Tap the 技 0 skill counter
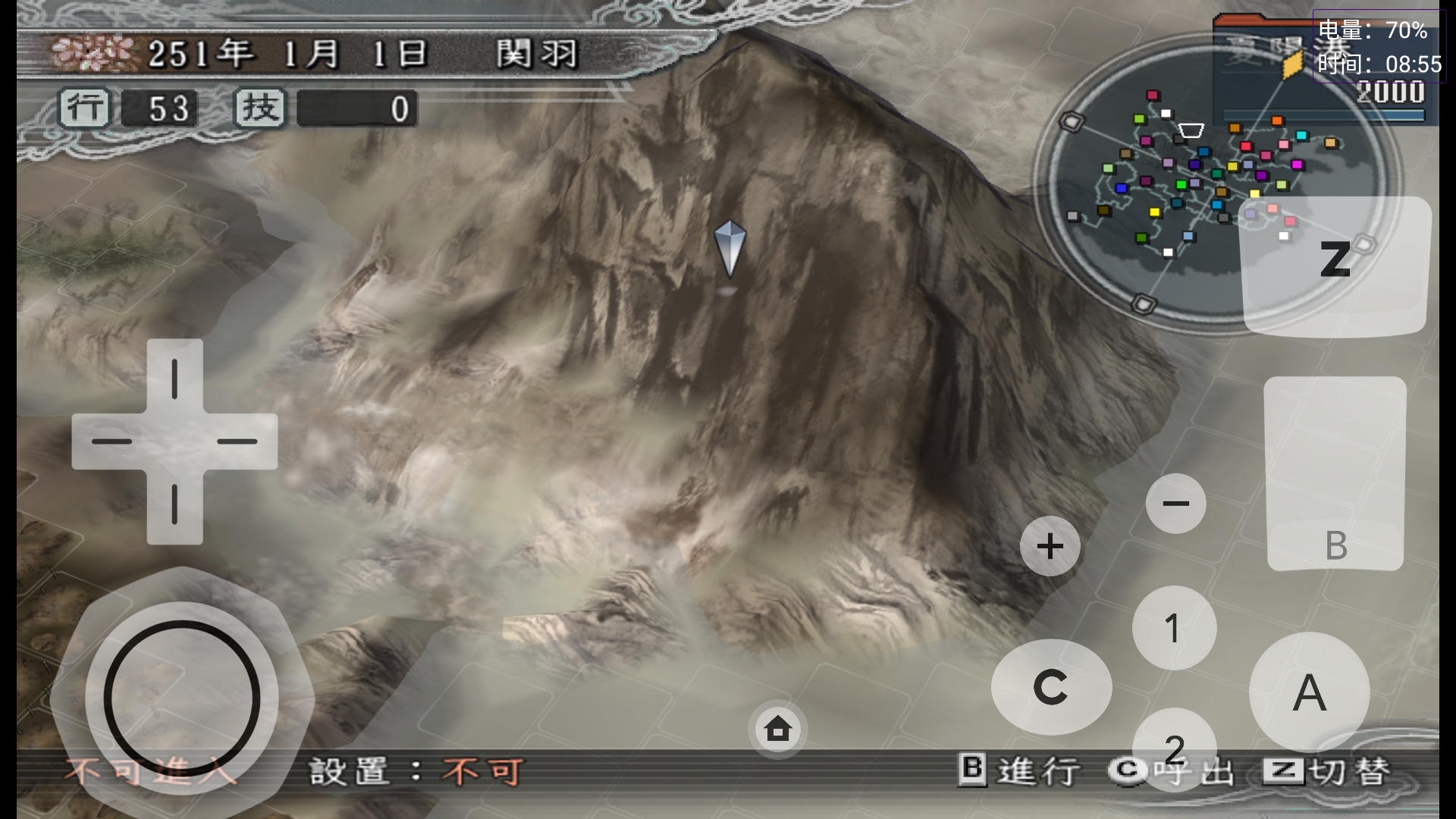Viewport: 1456px width, 819px height. click(x=326, y=108)
